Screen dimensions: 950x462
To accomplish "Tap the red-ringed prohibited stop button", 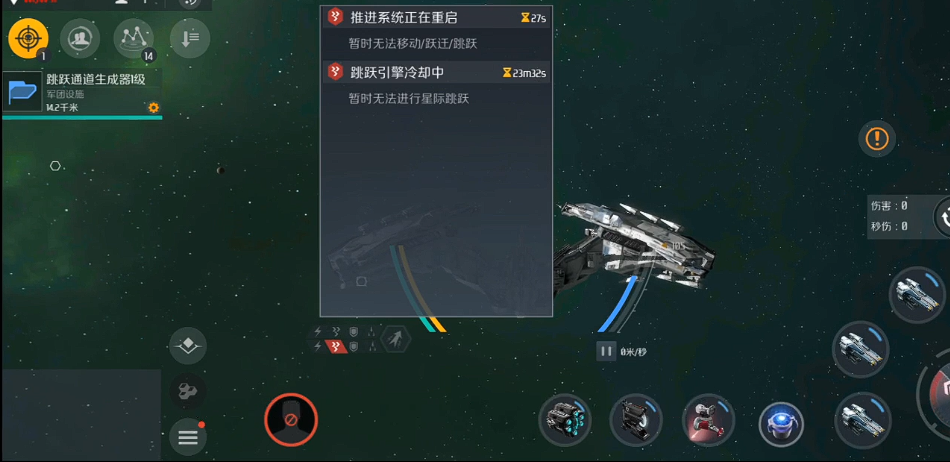I will (x=291, y=419).
